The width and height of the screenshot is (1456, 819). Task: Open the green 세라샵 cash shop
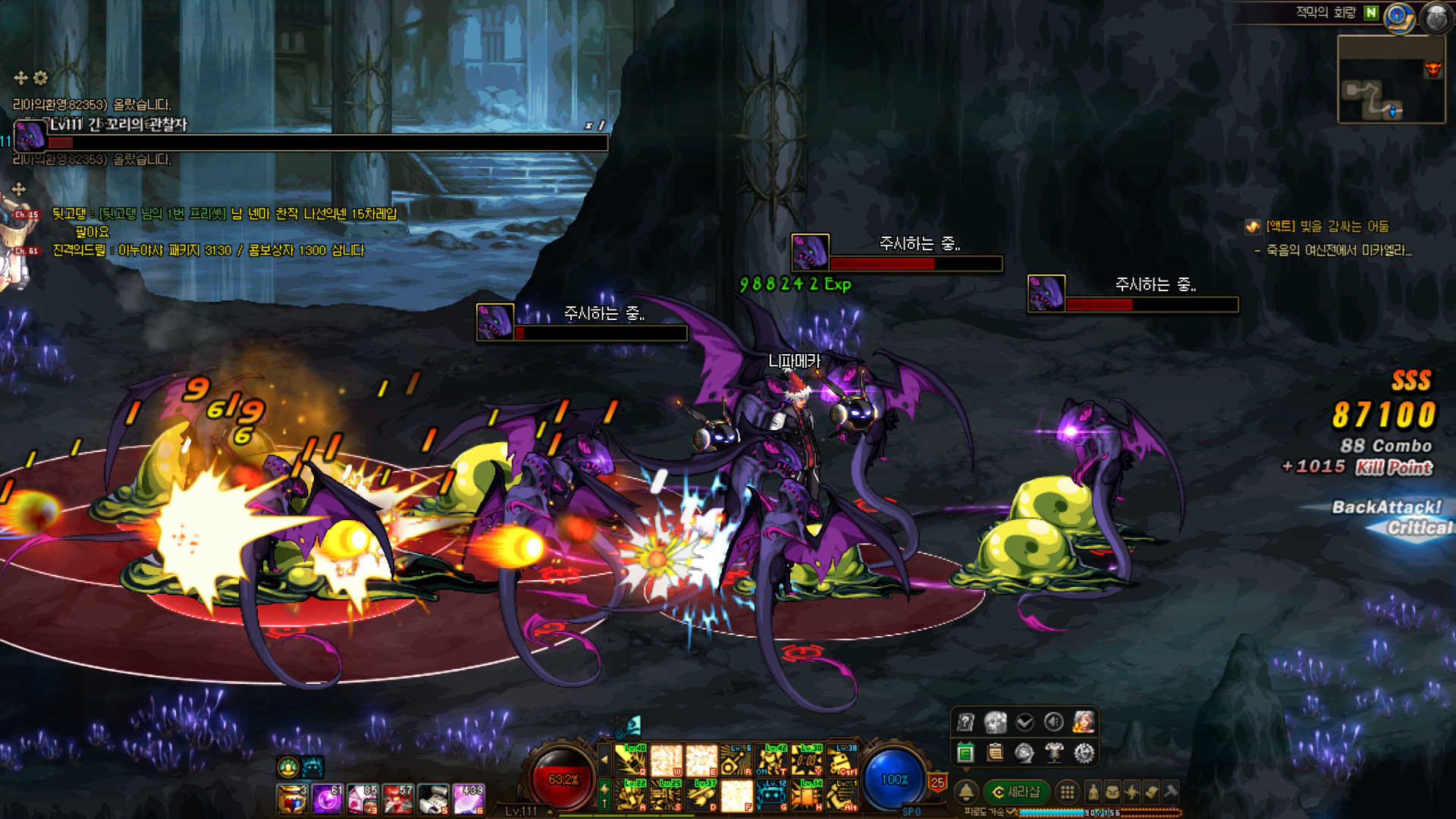pos(1016,792)
